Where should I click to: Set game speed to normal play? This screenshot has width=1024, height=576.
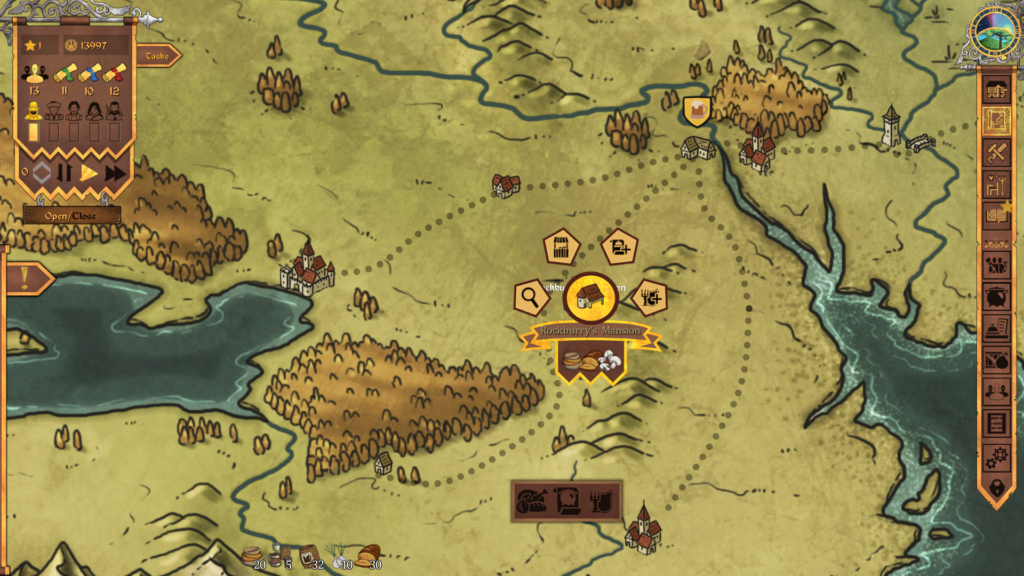89,173
